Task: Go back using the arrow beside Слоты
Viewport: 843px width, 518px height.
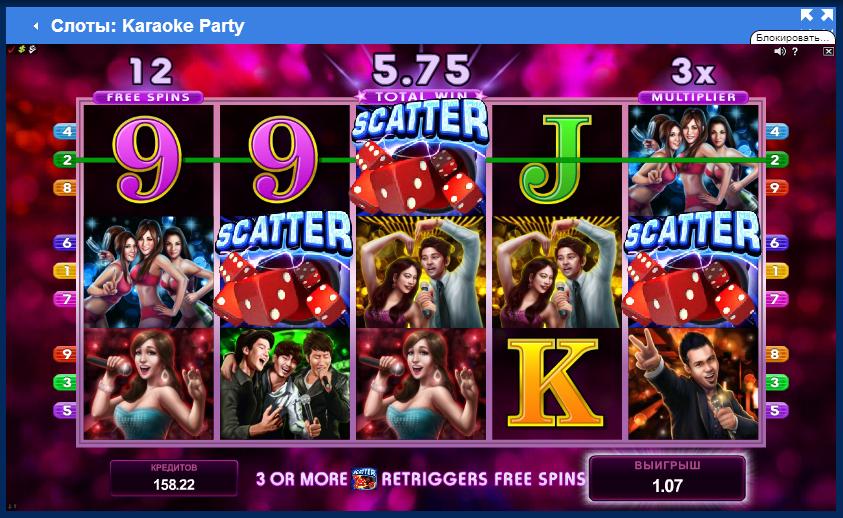Action: pyautogui.click(x=36, y=26)
